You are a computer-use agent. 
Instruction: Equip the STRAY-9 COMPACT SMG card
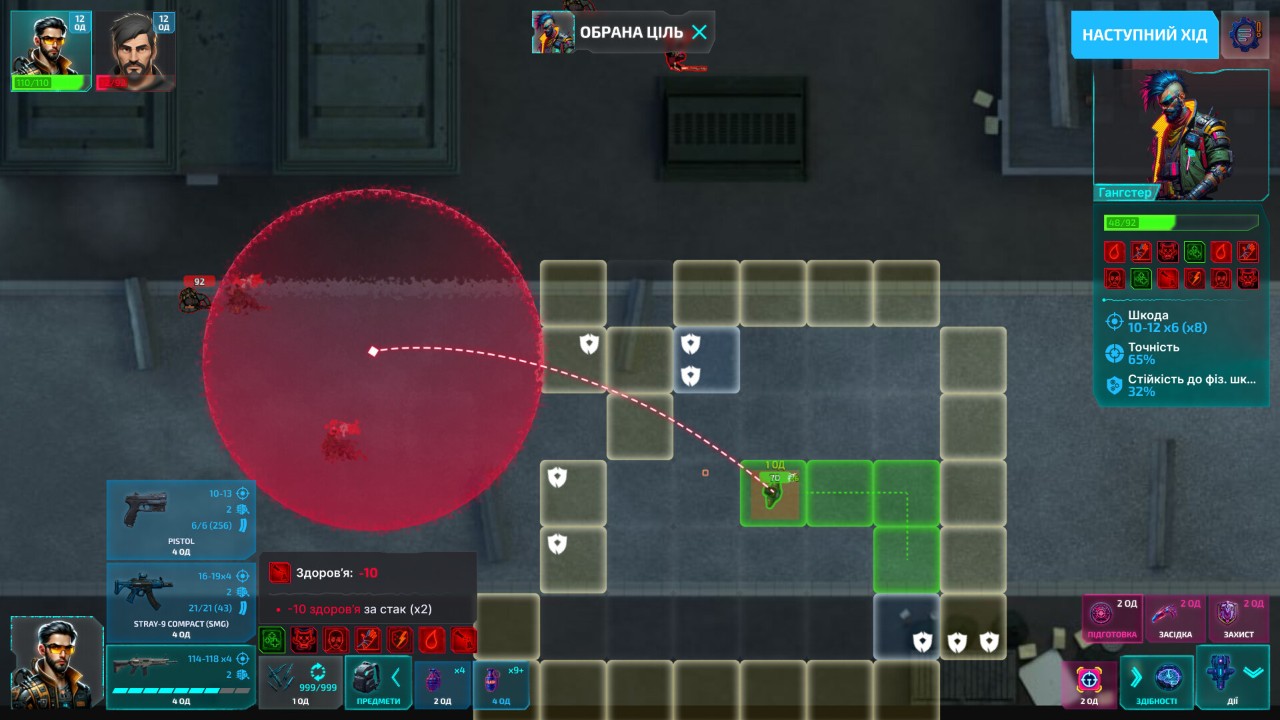coord(180,601)
